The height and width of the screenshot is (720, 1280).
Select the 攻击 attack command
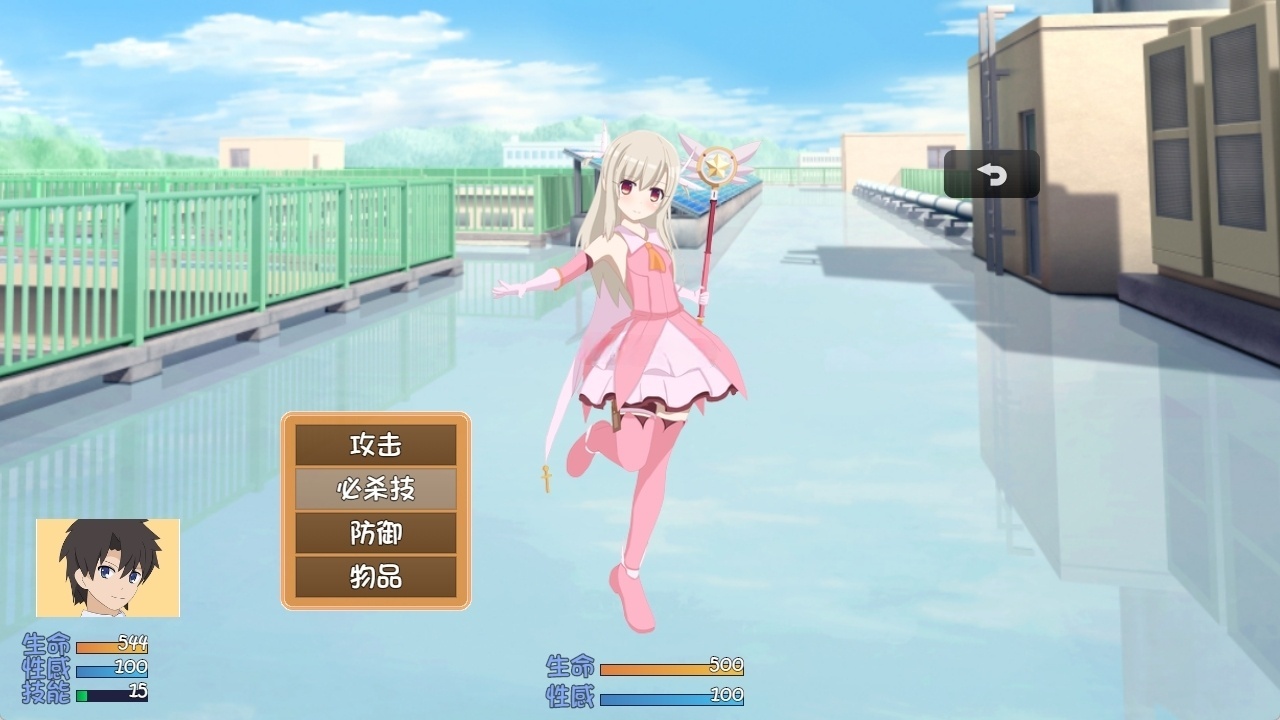point(375,443)
